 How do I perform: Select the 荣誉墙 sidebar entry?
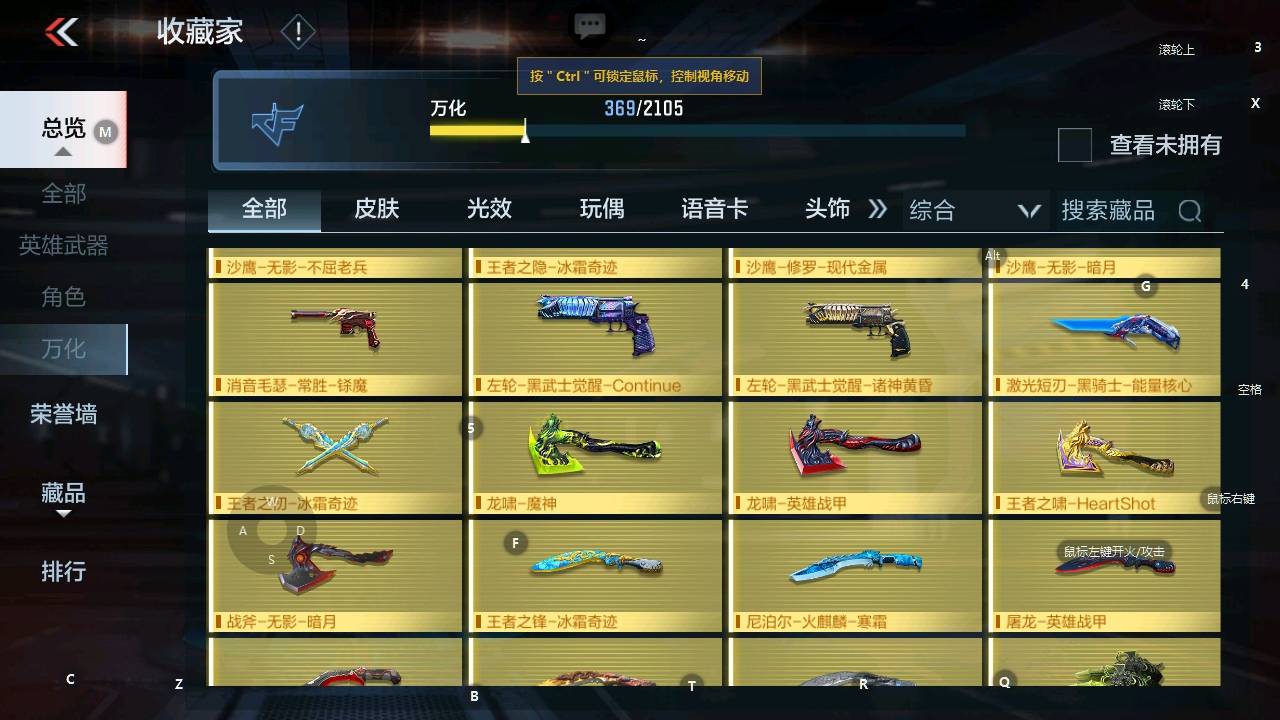click(x=62, y=414)
